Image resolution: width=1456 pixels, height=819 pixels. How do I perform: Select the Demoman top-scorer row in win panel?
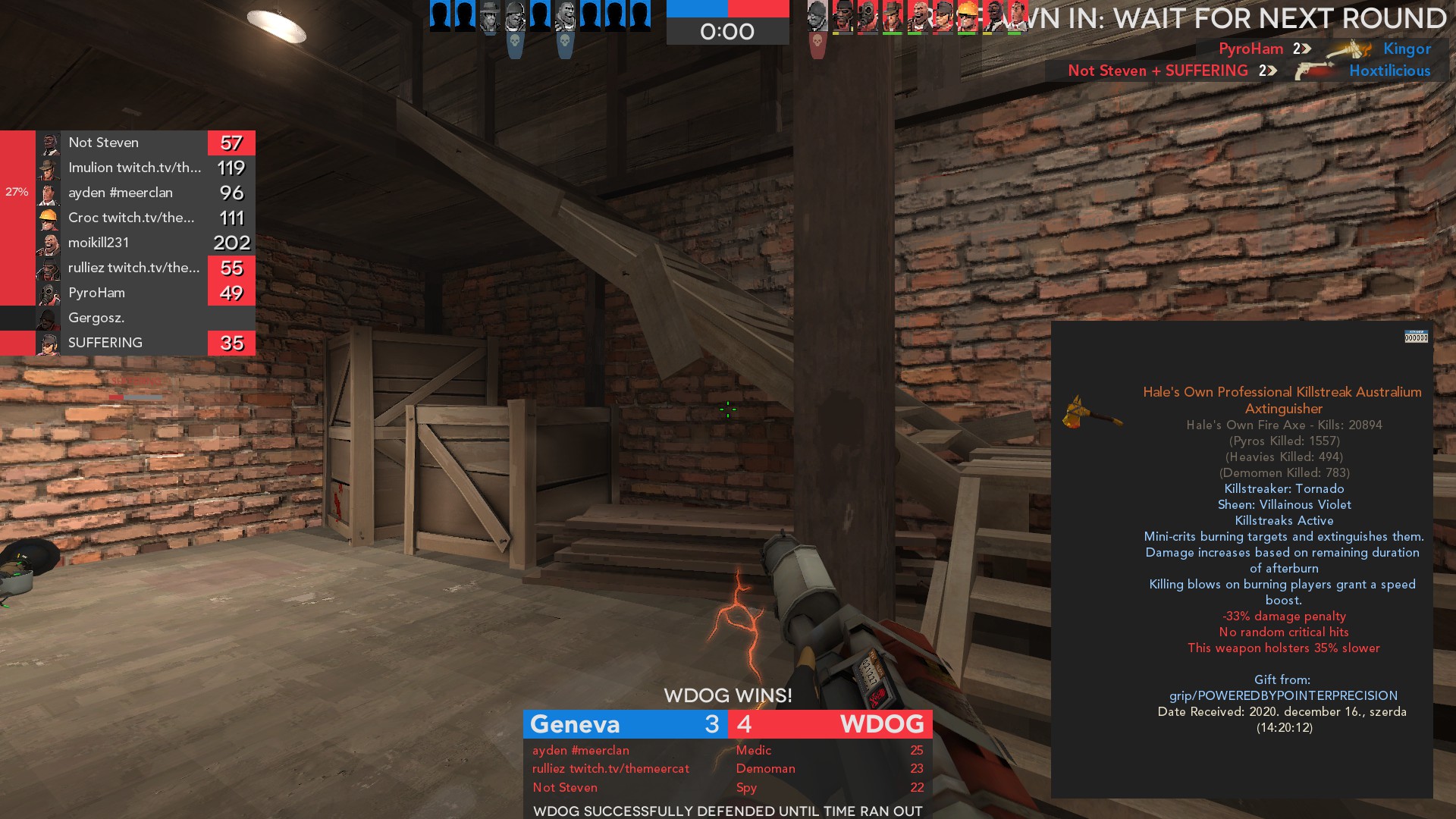tap(727, 768)
